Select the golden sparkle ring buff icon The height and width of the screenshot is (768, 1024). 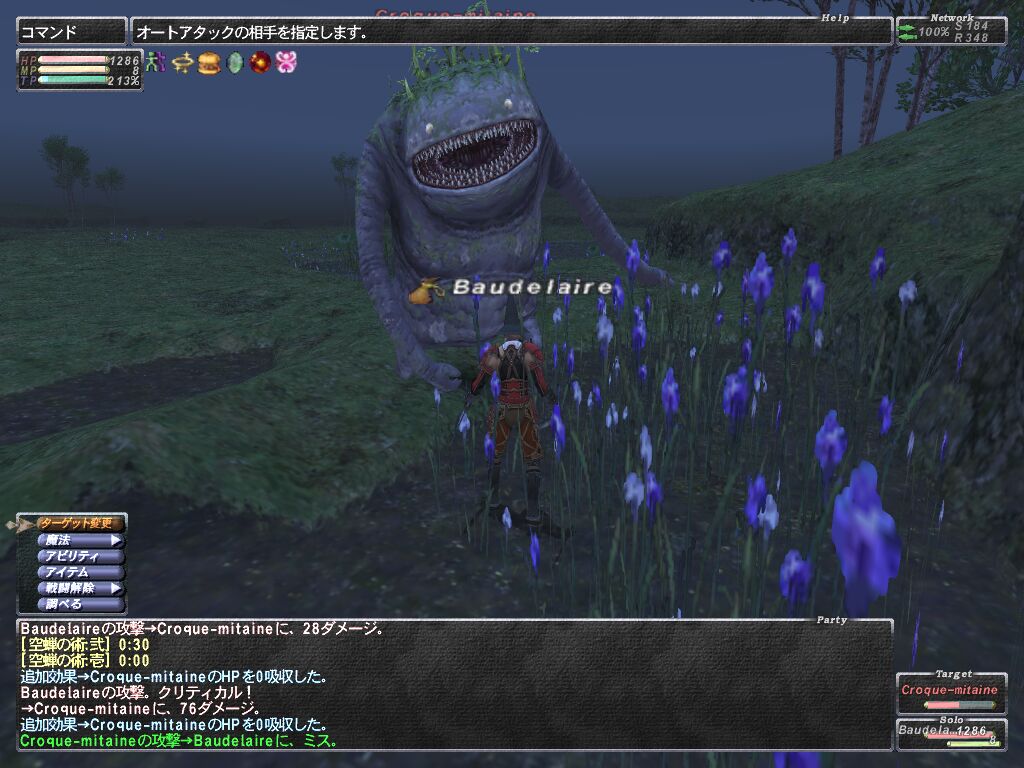181,62
